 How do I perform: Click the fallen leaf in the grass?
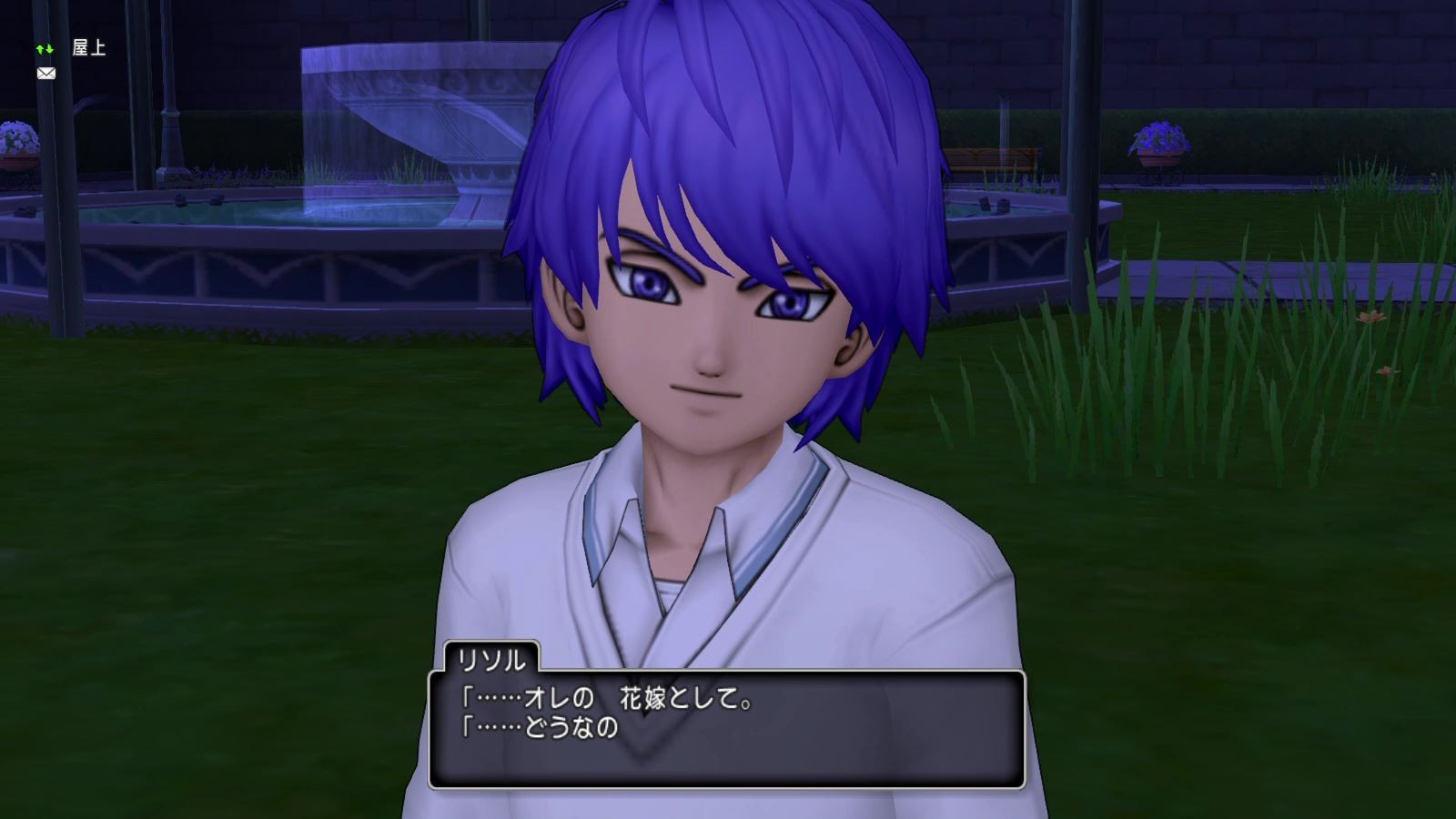[x=1372, y=318]
